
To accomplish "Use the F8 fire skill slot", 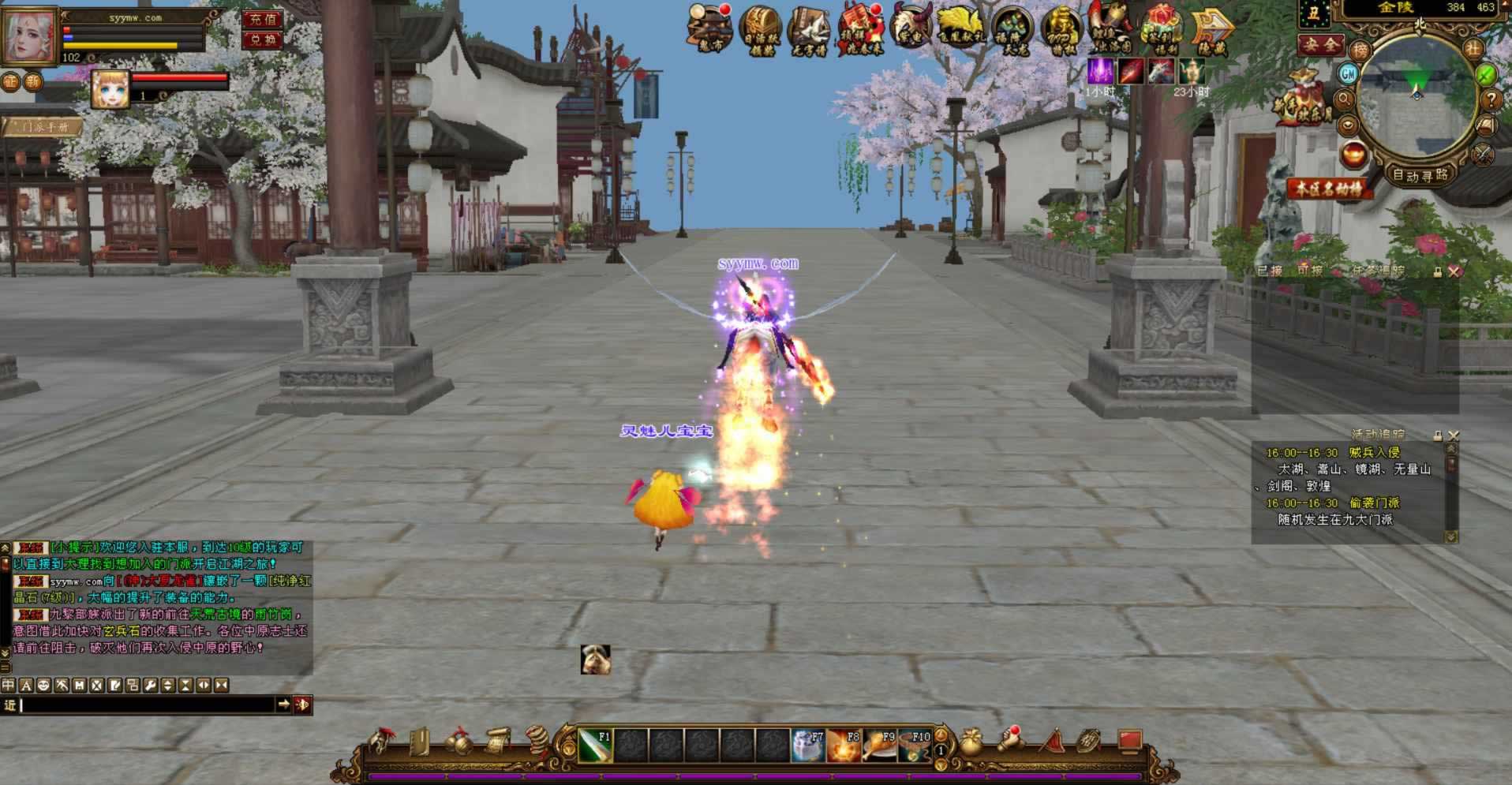I will click(x=844, y=746).
